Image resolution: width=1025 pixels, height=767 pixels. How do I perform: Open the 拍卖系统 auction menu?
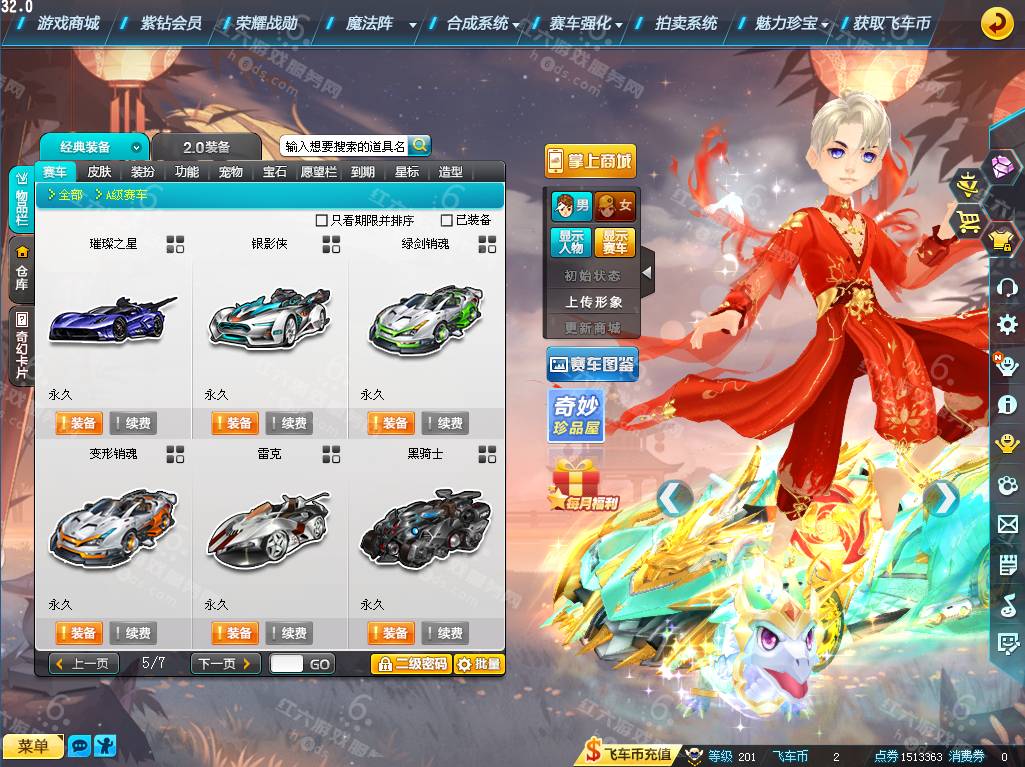coord(685,23)
